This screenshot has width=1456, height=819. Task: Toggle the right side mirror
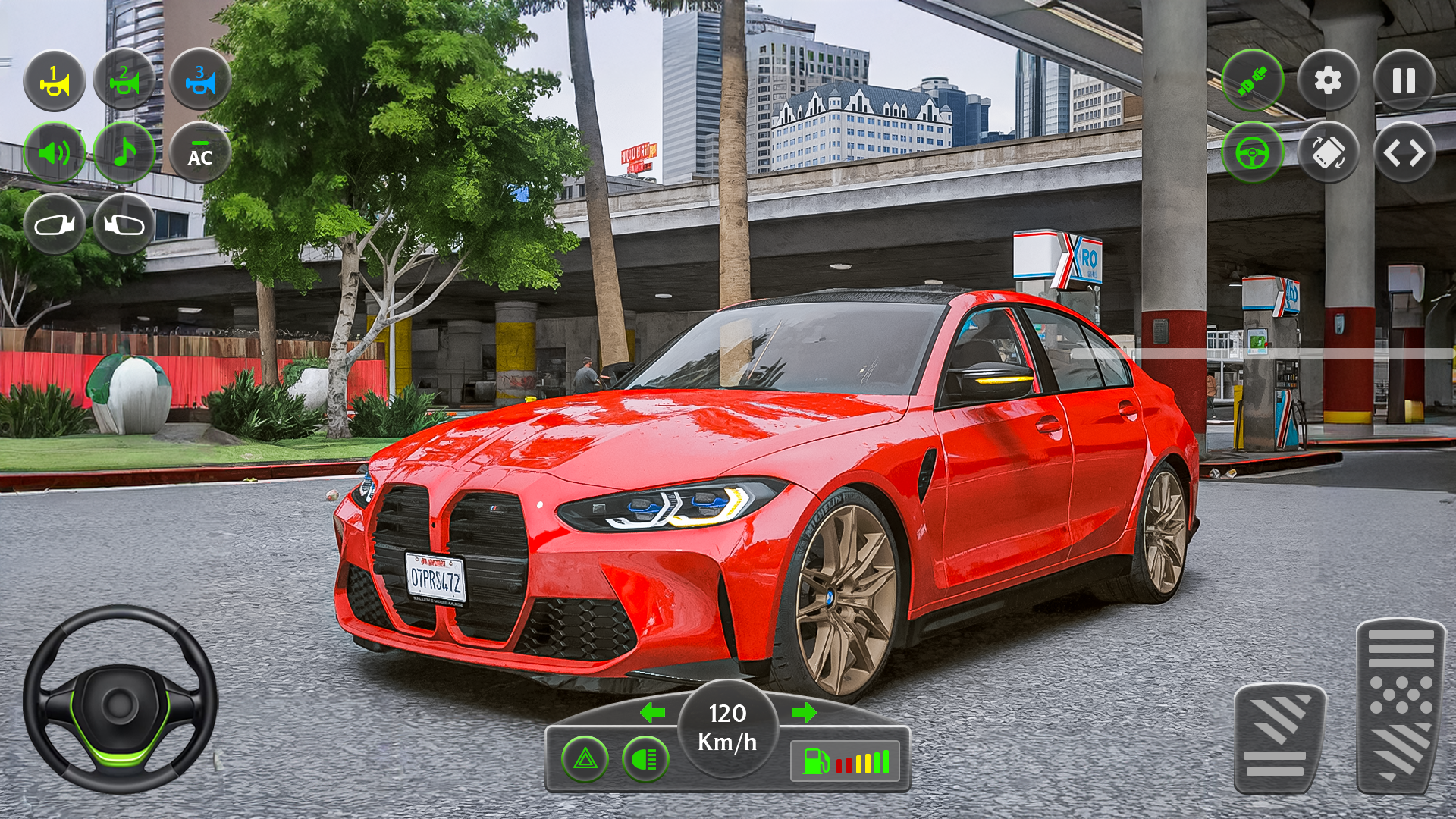124,224
